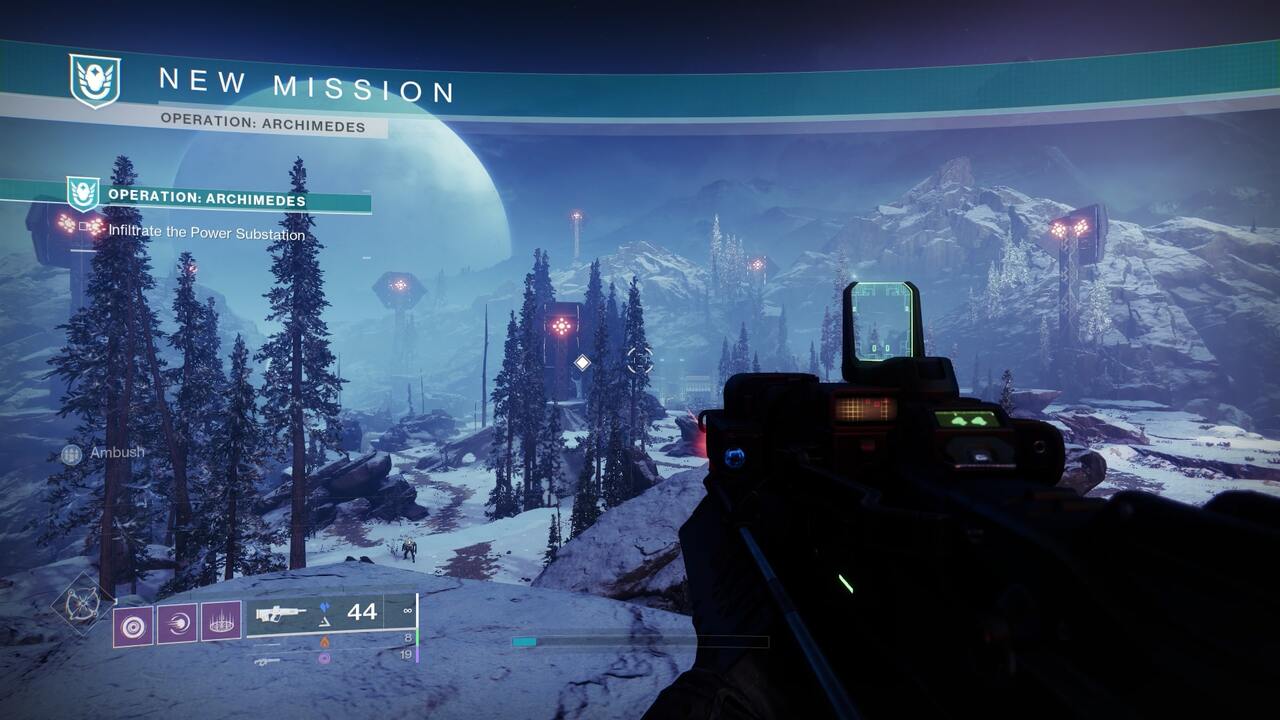This screenshot has height=720, width=1280.
Task: Trigger the swirling orb melee ability
Action: pos(177,622)
